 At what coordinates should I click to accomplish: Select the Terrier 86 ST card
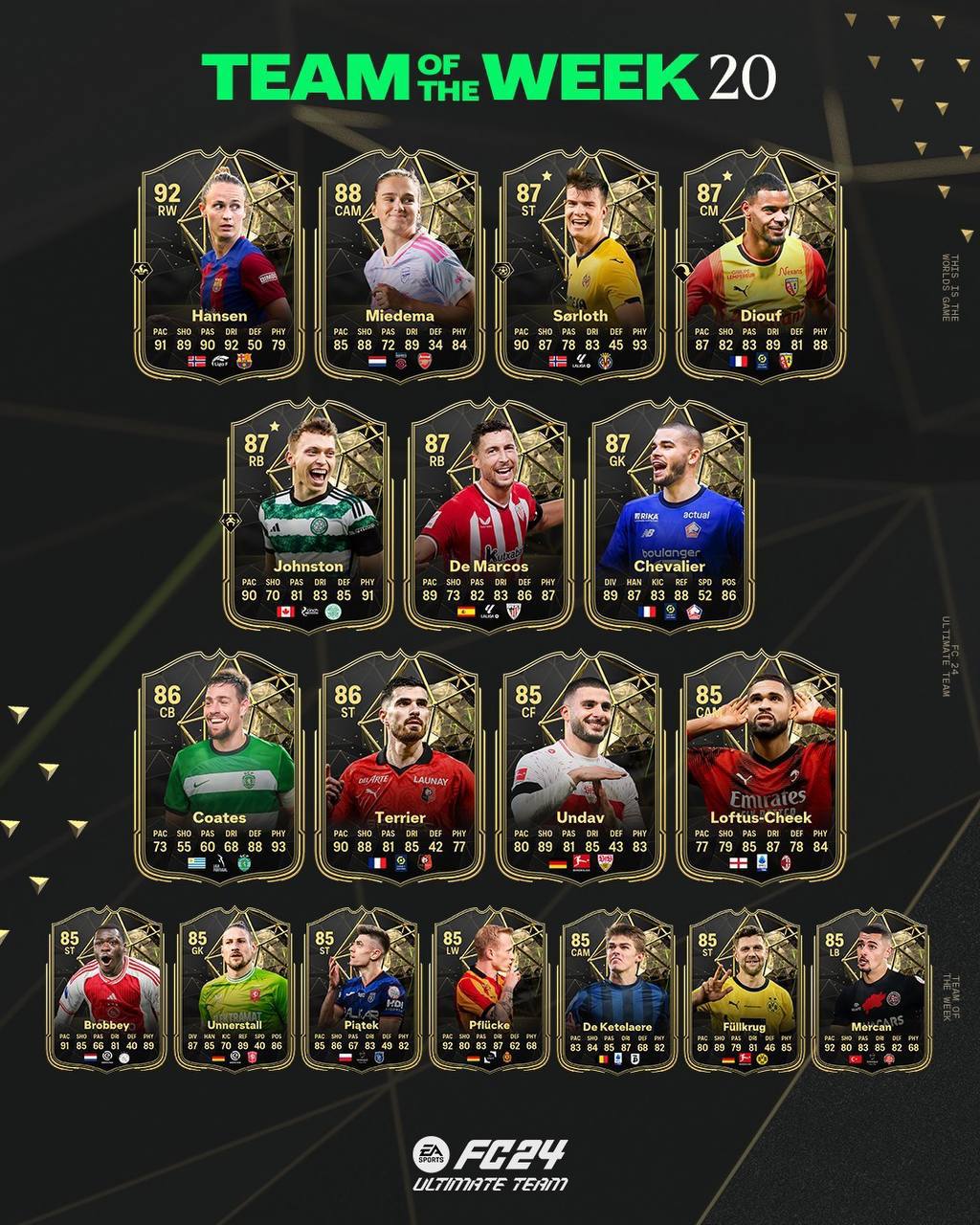400,766
